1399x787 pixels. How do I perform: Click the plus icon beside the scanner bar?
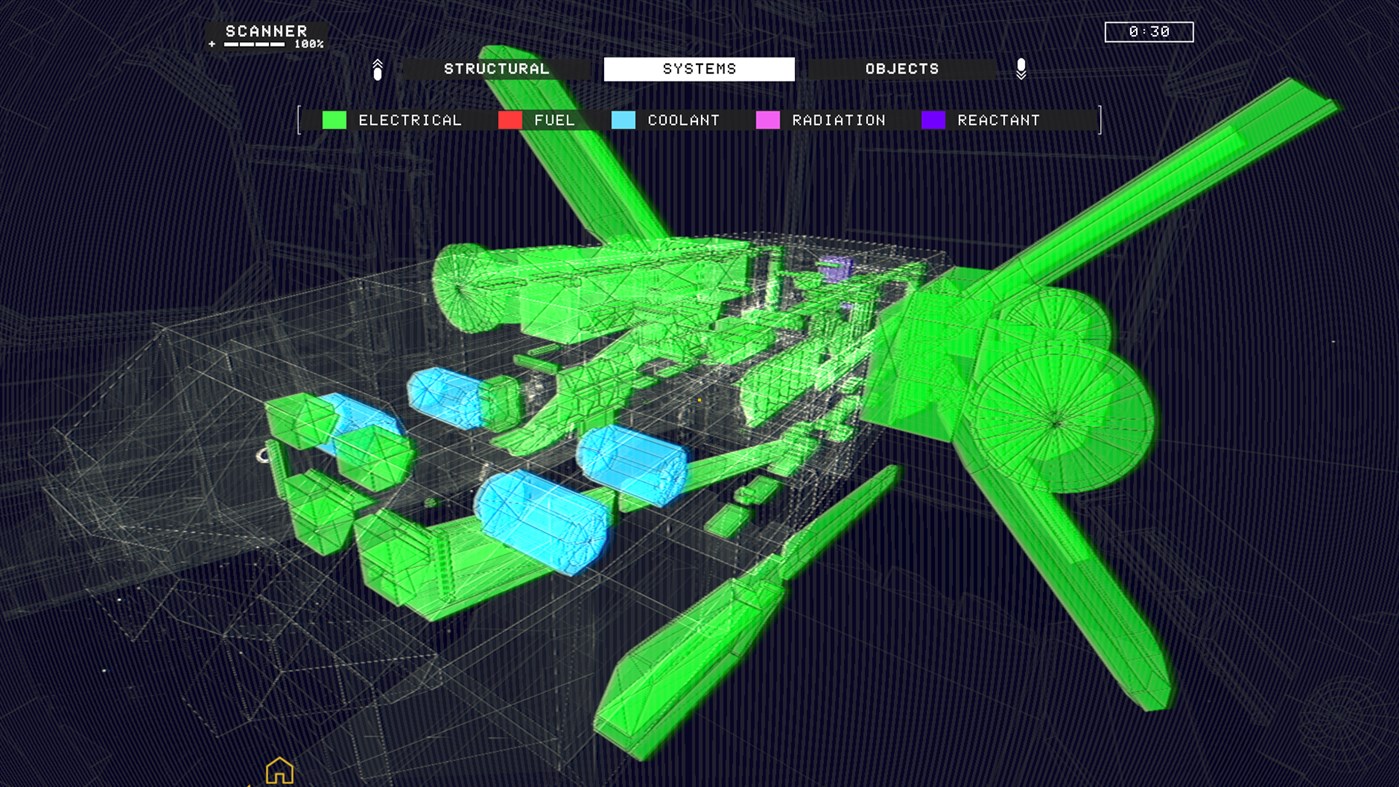coord(210,44)
